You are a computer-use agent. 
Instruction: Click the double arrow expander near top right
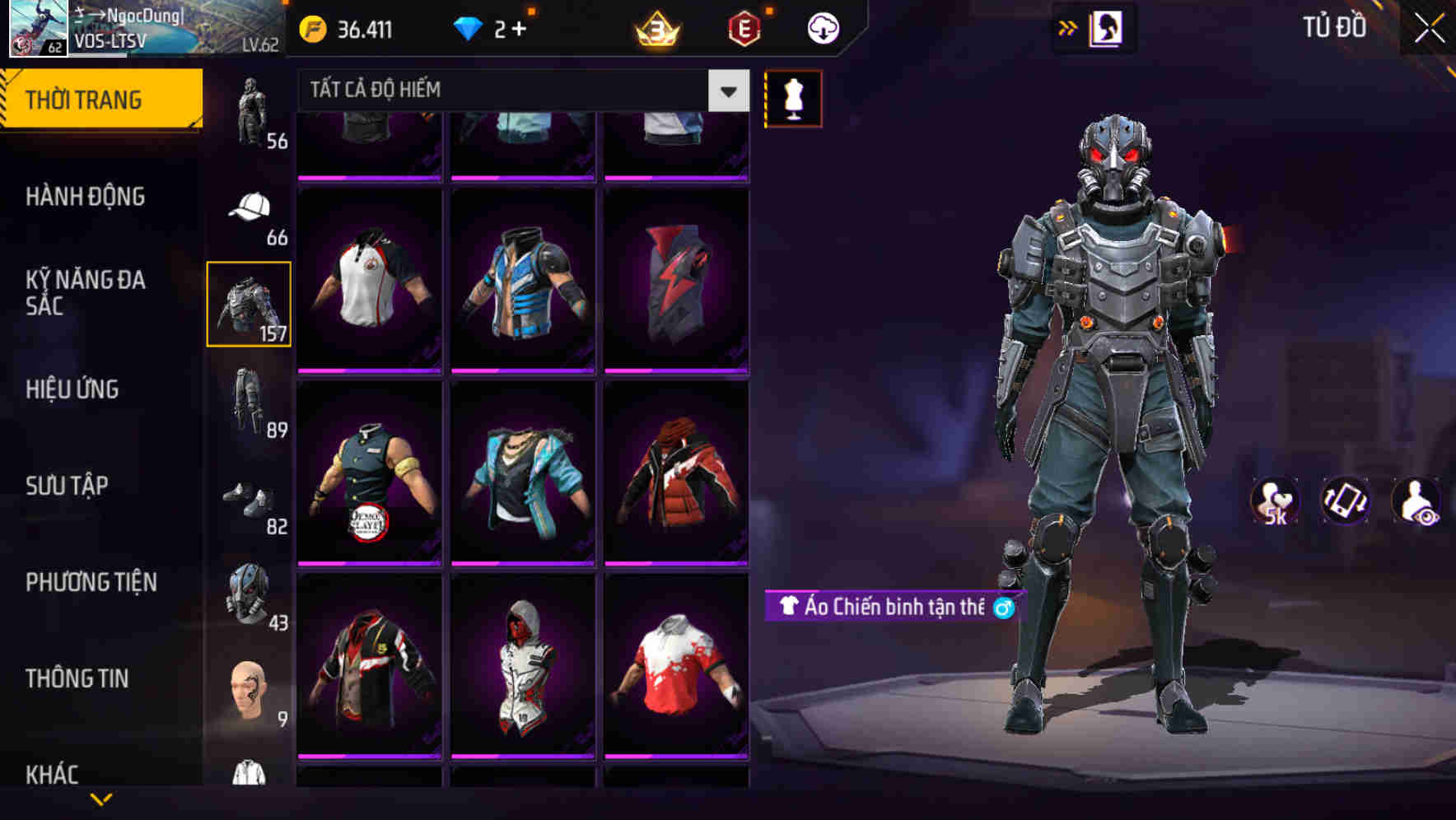click(x=1068, y=26)
